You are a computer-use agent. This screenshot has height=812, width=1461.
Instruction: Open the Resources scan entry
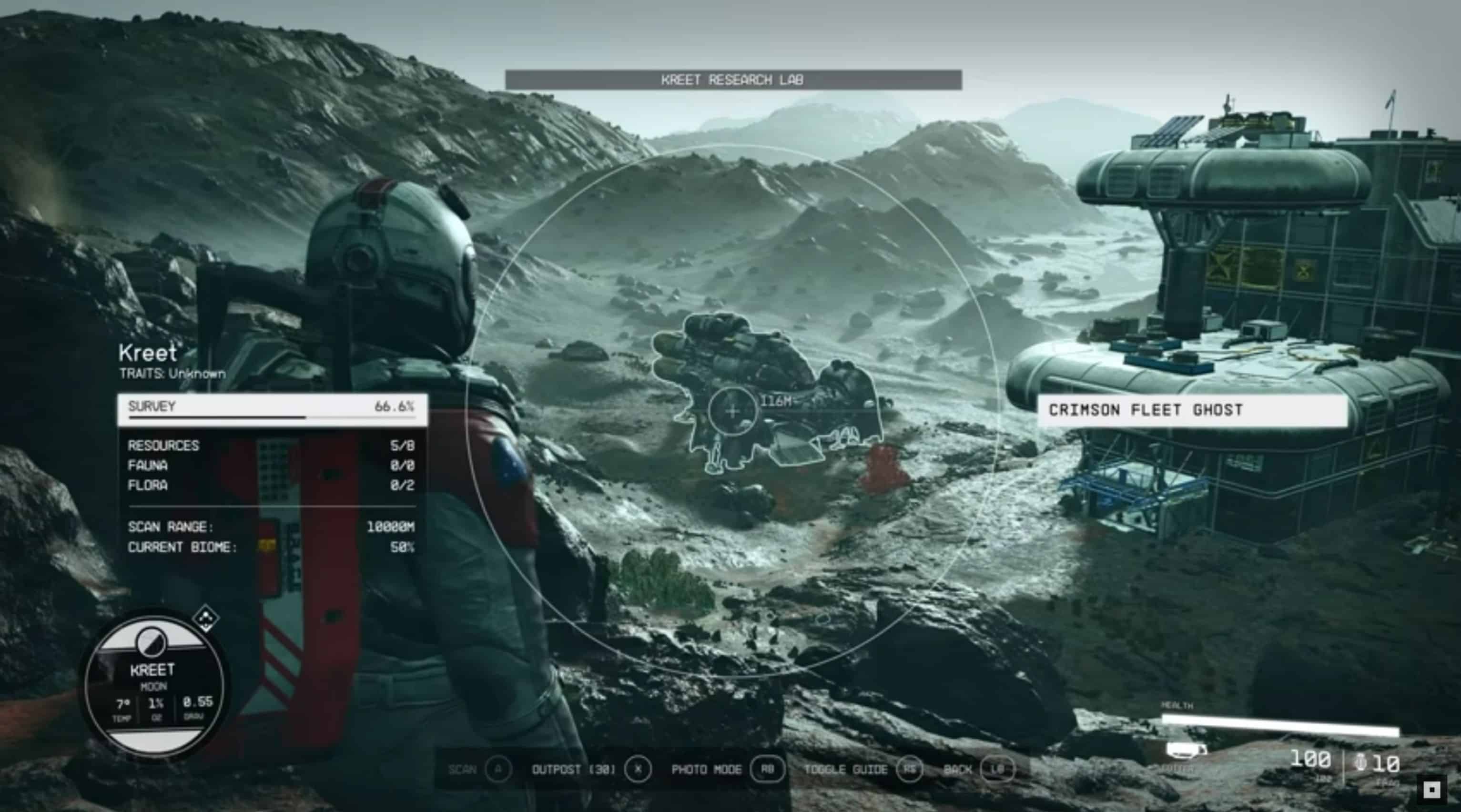[271, 446]
